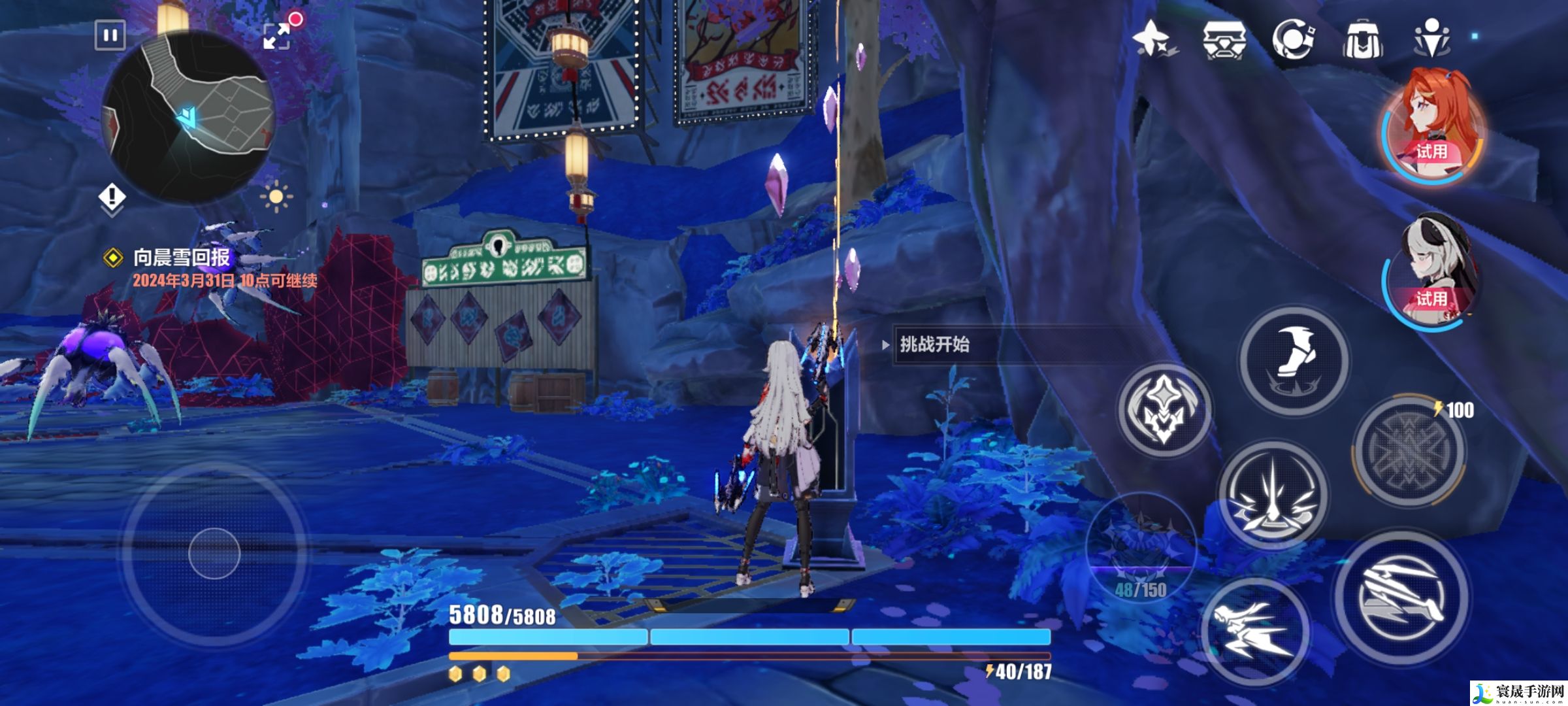
Task: Open the character figure menu icon
Action: 1431,39
